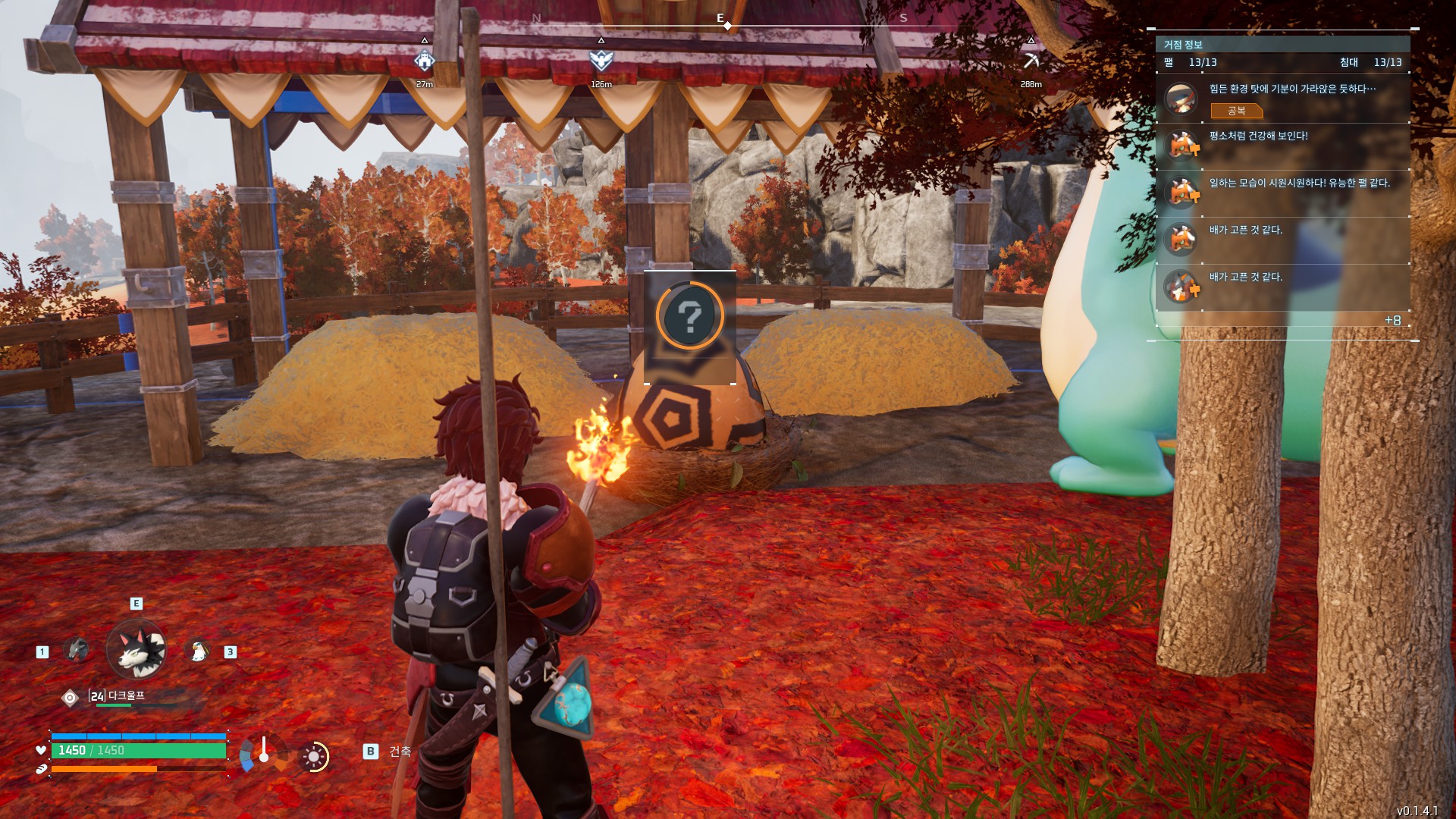Switch to the grey pal in slot 1
The height and width of the screenshot is (819, 1456).
76,650
